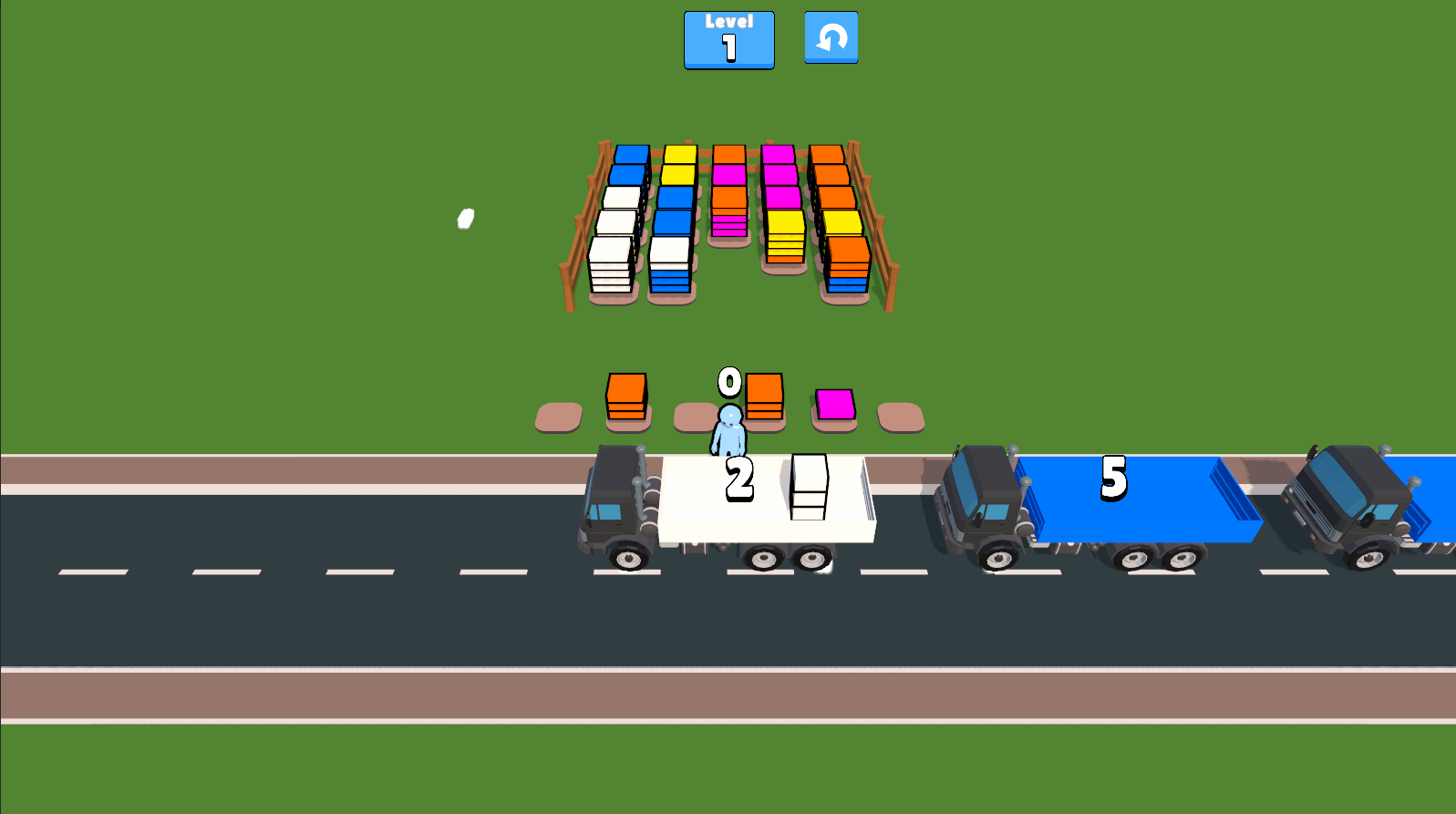Click the restart level icon
Image resolution: width=1456 pixels, height=814 pixels.
pyautogui.click(x=831, y=37)
